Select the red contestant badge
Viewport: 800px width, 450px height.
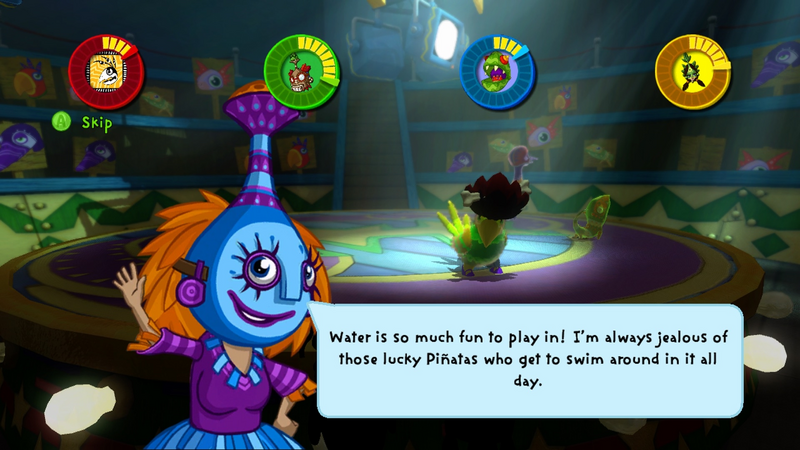coord(106,72)
